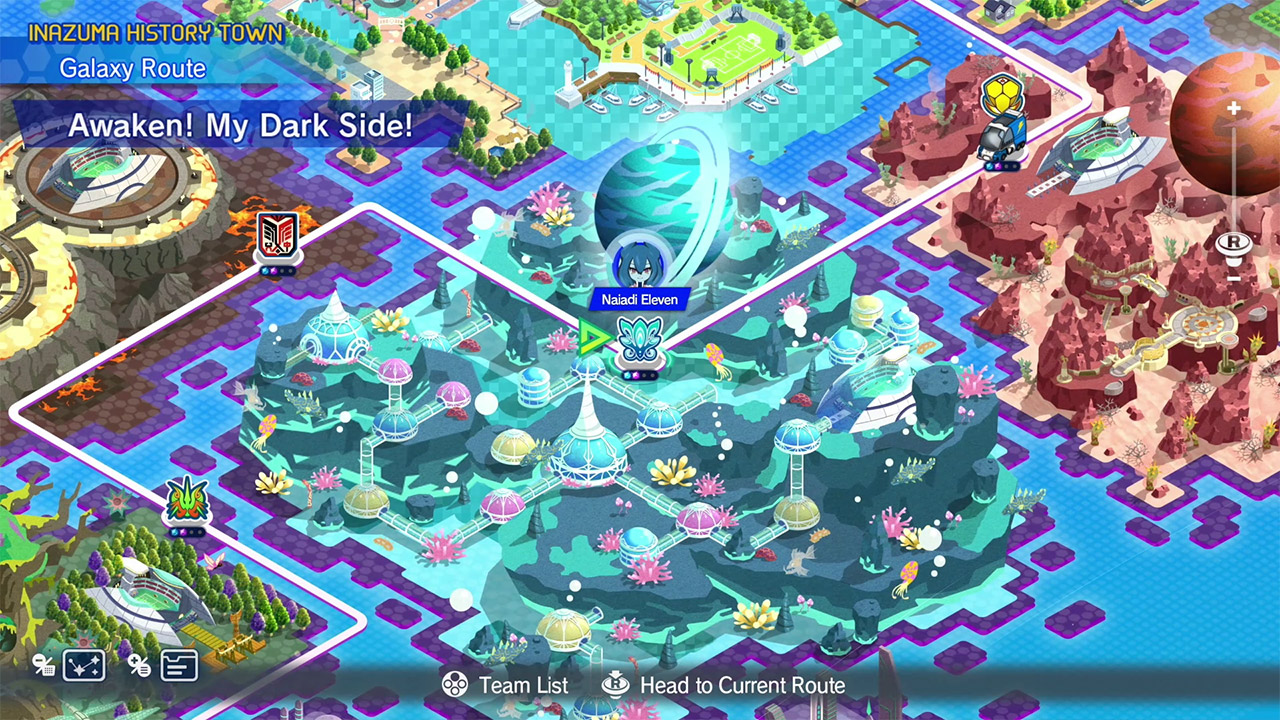
Task: Open the constellation route map icon
Action: [x=84, y=665]
